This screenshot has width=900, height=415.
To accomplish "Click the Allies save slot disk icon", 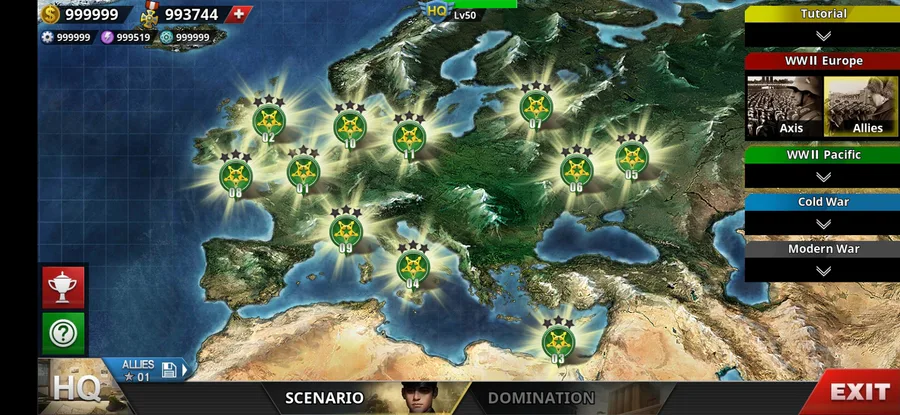I will (169, 370).
